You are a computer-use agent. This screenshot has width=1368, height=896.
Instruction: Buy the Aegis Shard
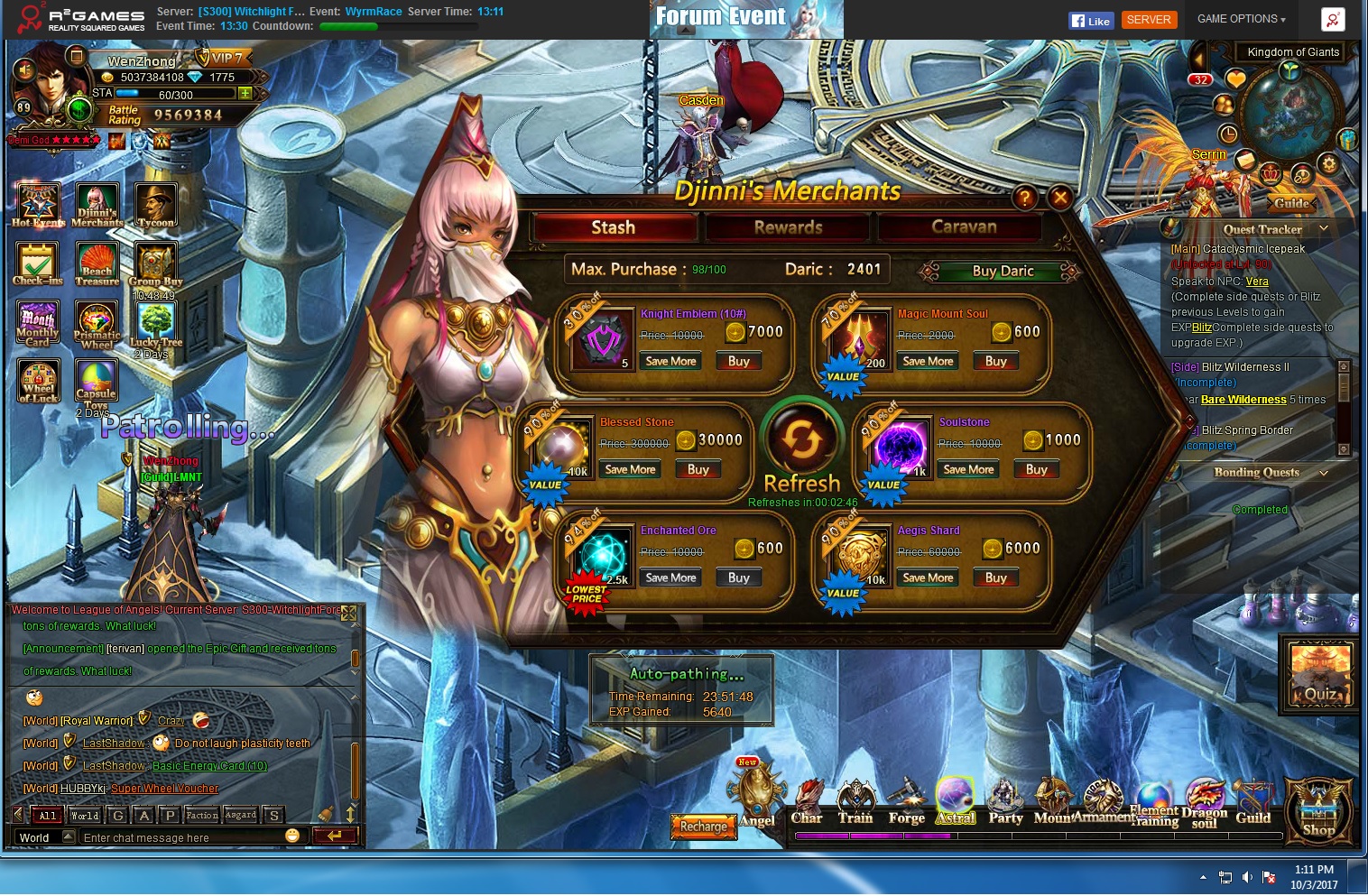pyautogui.click(x=995, y=577)
